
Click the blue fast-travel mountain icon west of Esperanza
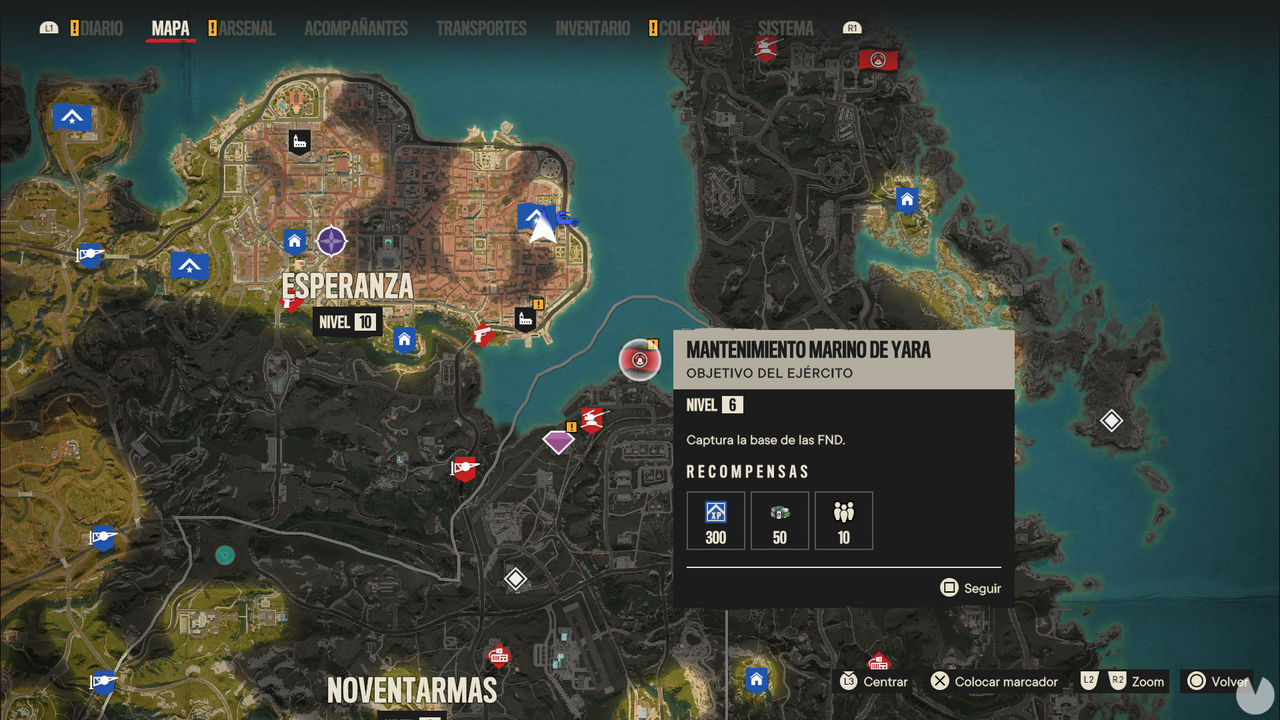coord(189,265)
